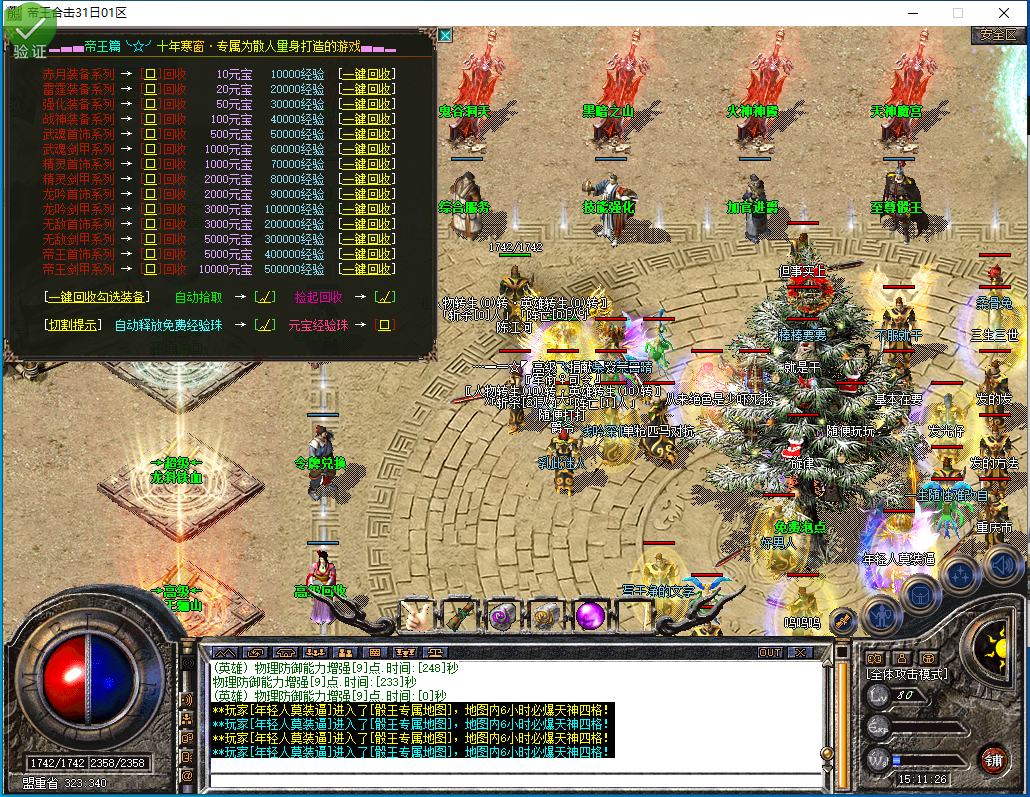Click 一键回收 for 帝王剑甲系列
The image size is (1030, 797).
pos(365,269)
